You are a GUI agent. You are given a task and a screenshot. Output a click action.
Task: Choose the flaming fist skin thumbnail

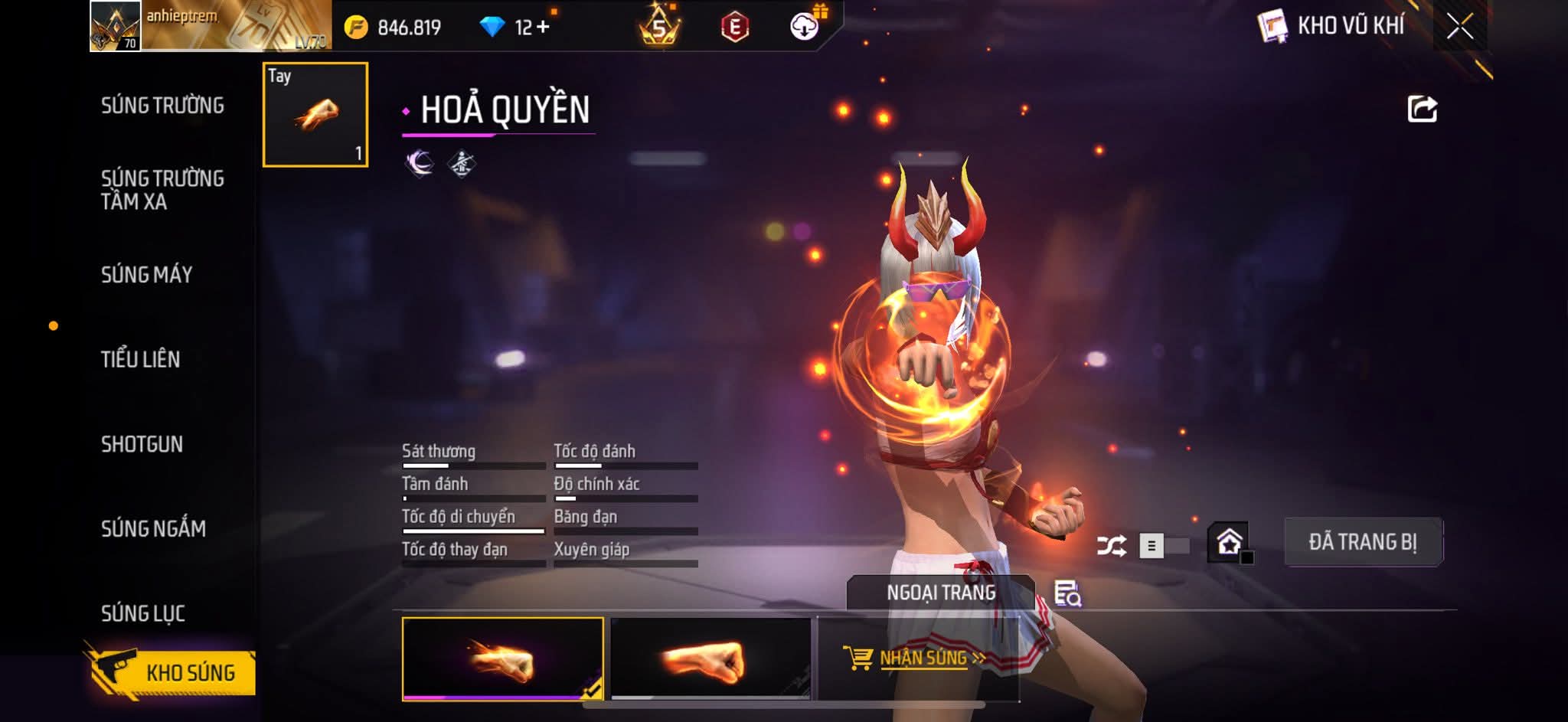coord(502,659)
